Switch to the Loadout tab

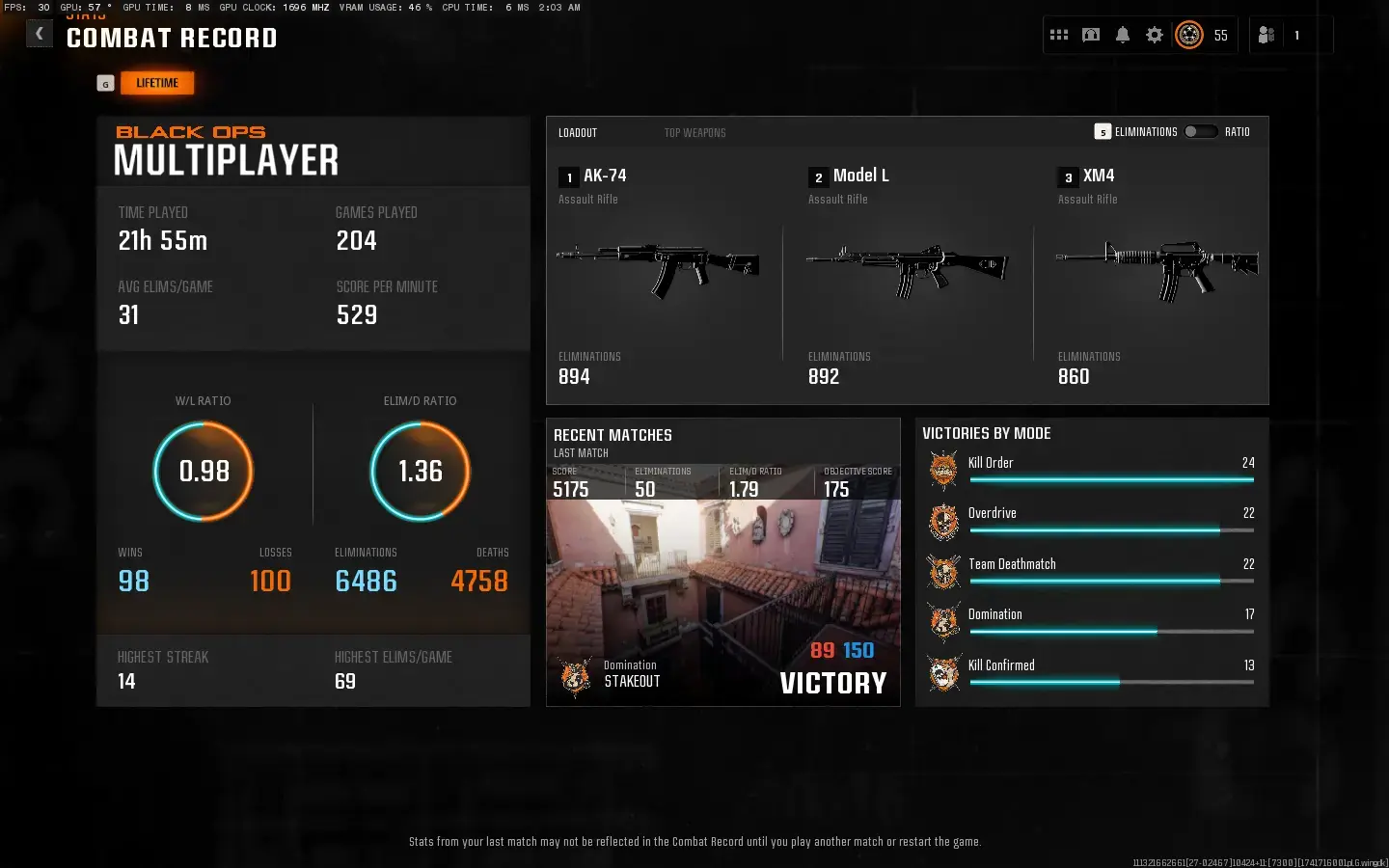point(577,132)
